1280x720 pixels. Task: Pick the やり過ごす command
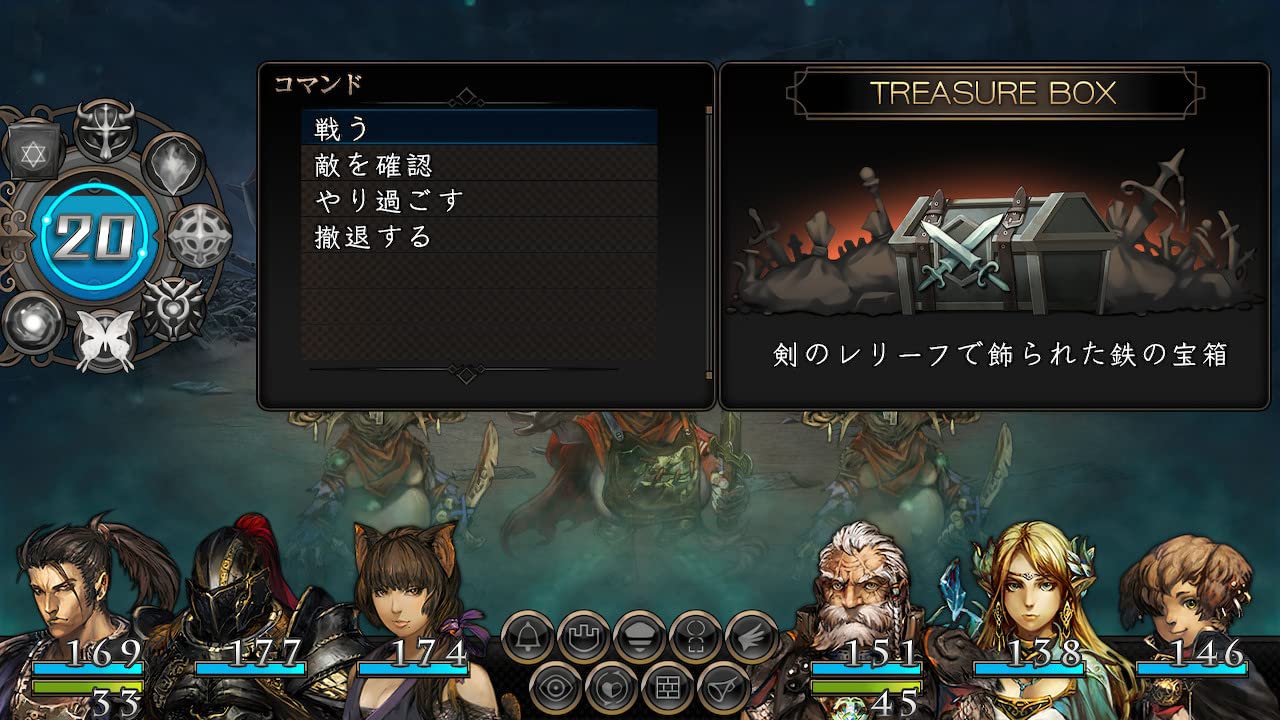pyautogui.click(x=479, y=200)
